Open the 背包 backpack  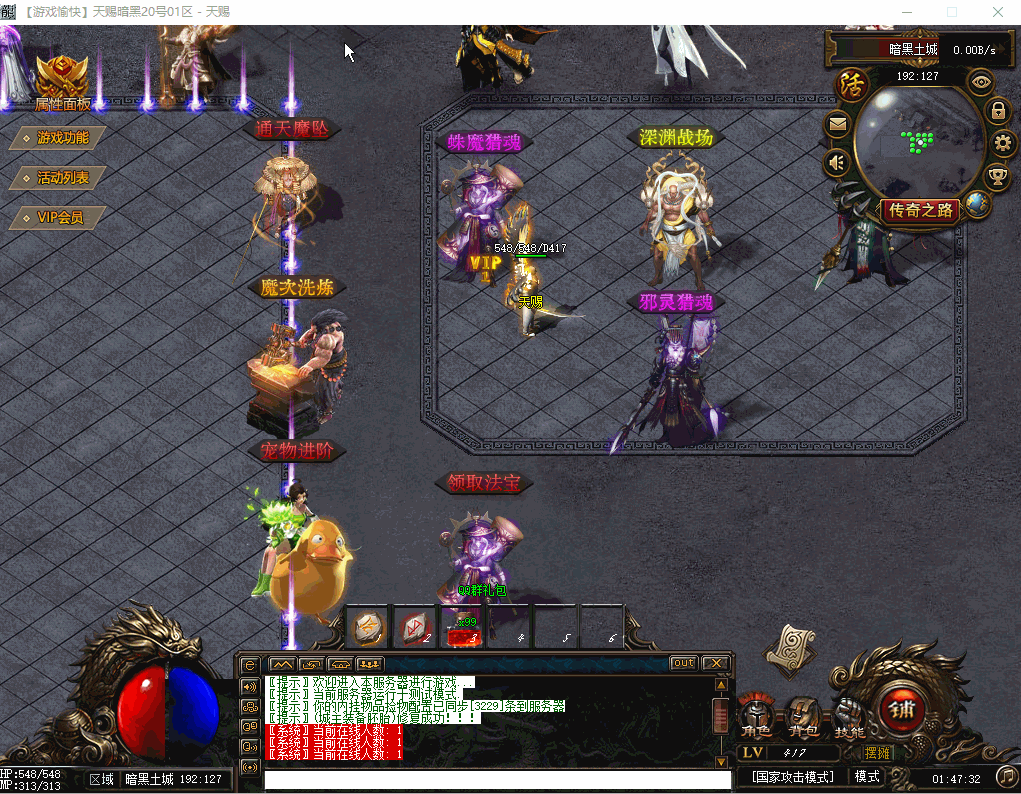803,718
